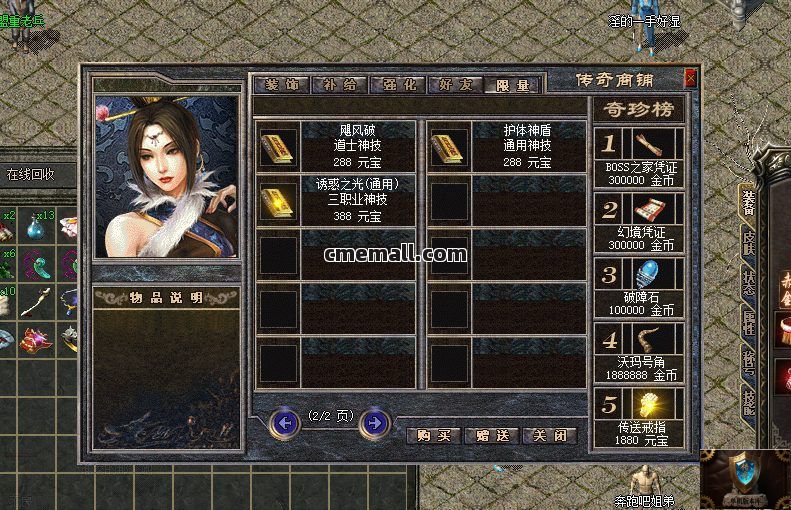The image size is (791, 510).
Task: Choose the 护体神盾 skill book item
Action: (448, 147)
